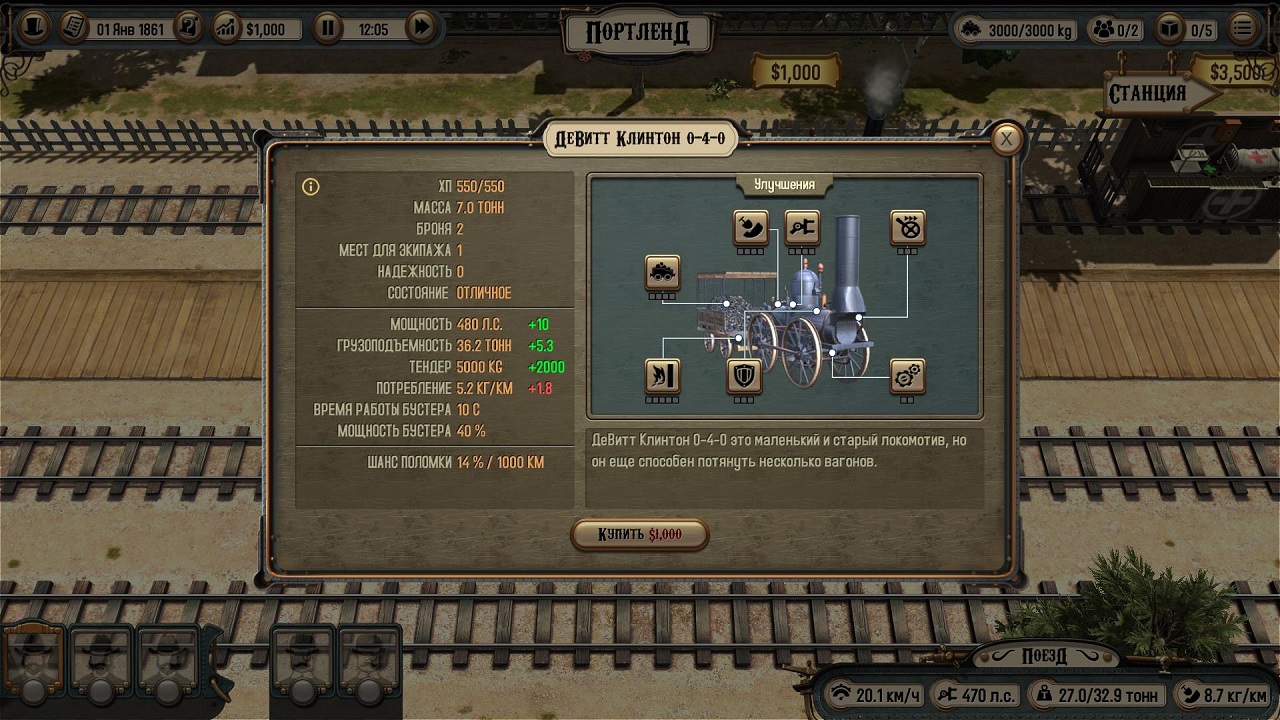
Task: Open the tender wagon upgrade
Action: point(662,272)
